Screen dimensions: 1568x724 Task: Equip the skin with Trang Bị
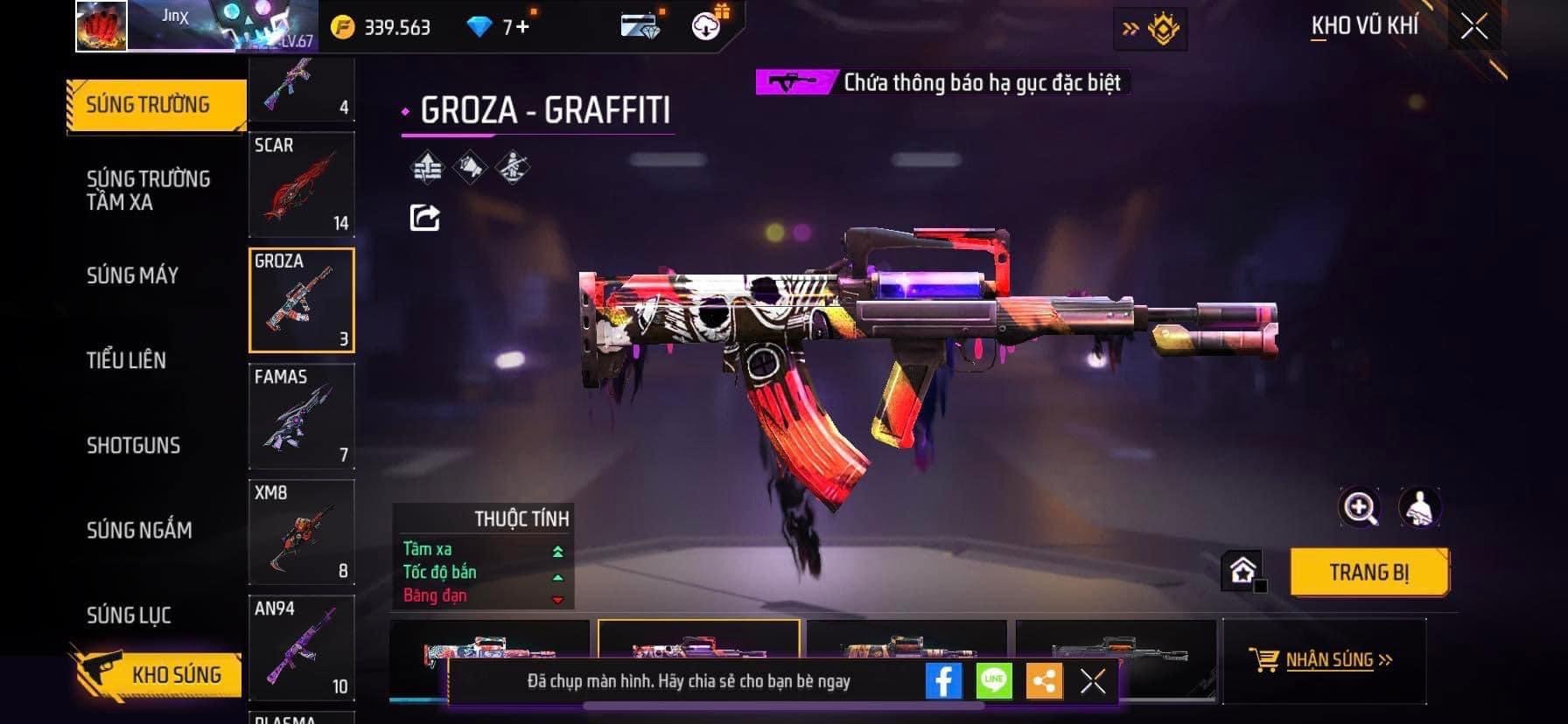coord(1368,573)
